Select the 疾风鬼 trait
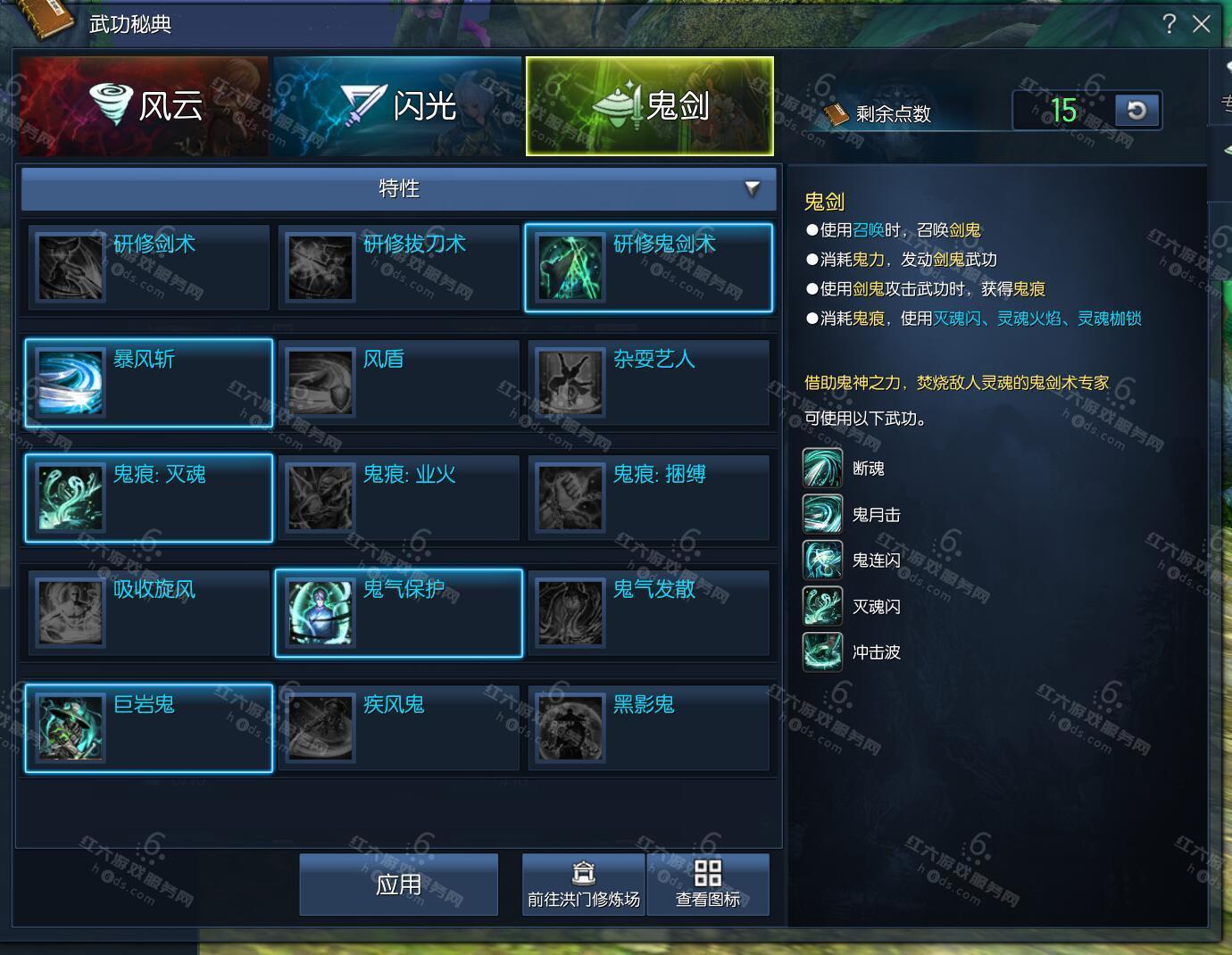Viewport: 1232px width, 955px height. coord(398,727)
